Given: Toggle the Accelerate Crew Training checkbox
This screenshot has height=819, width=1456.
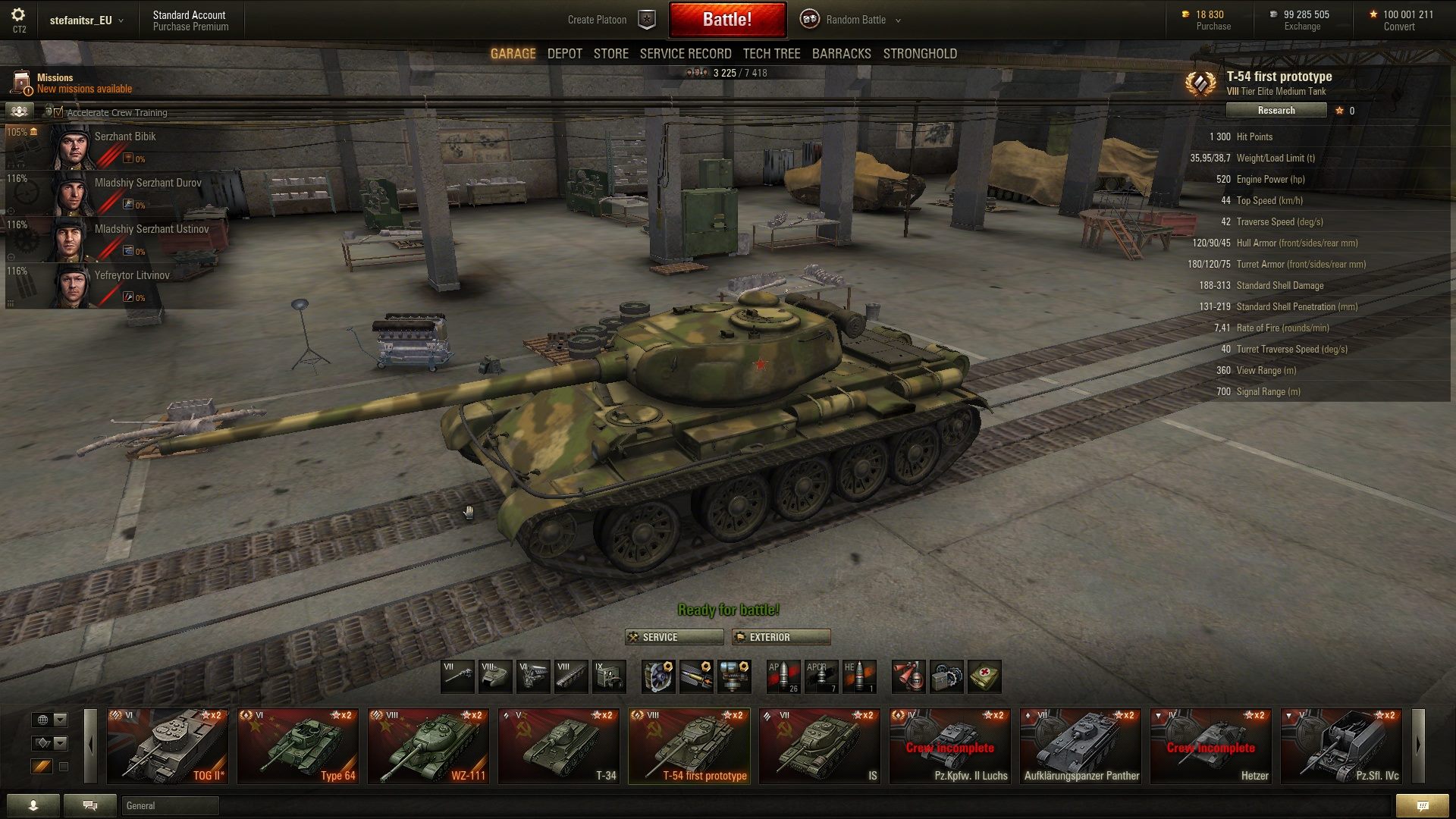Looking at the screenshot, I should click(58, 112).
